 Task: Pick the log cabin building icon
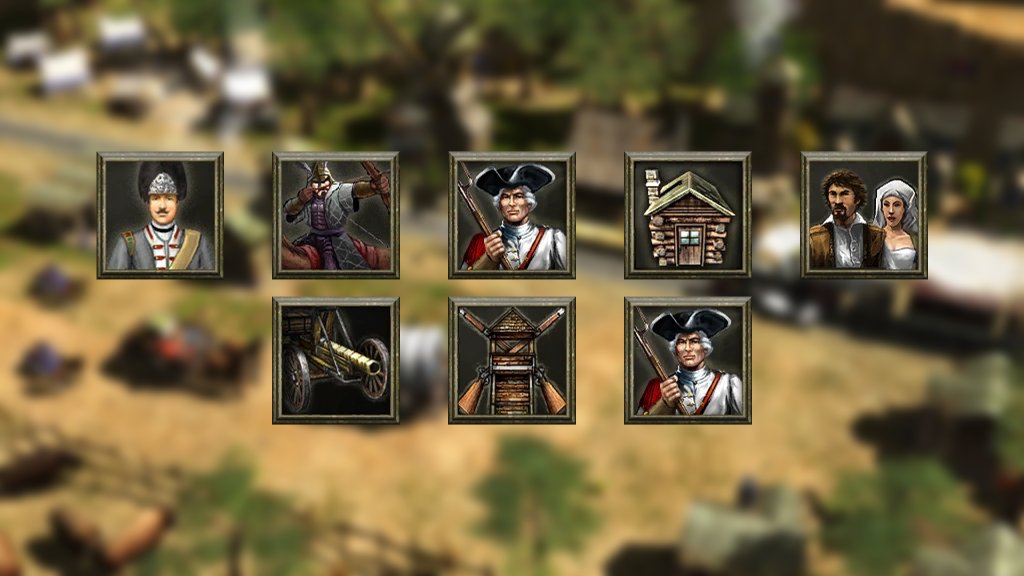688,215
